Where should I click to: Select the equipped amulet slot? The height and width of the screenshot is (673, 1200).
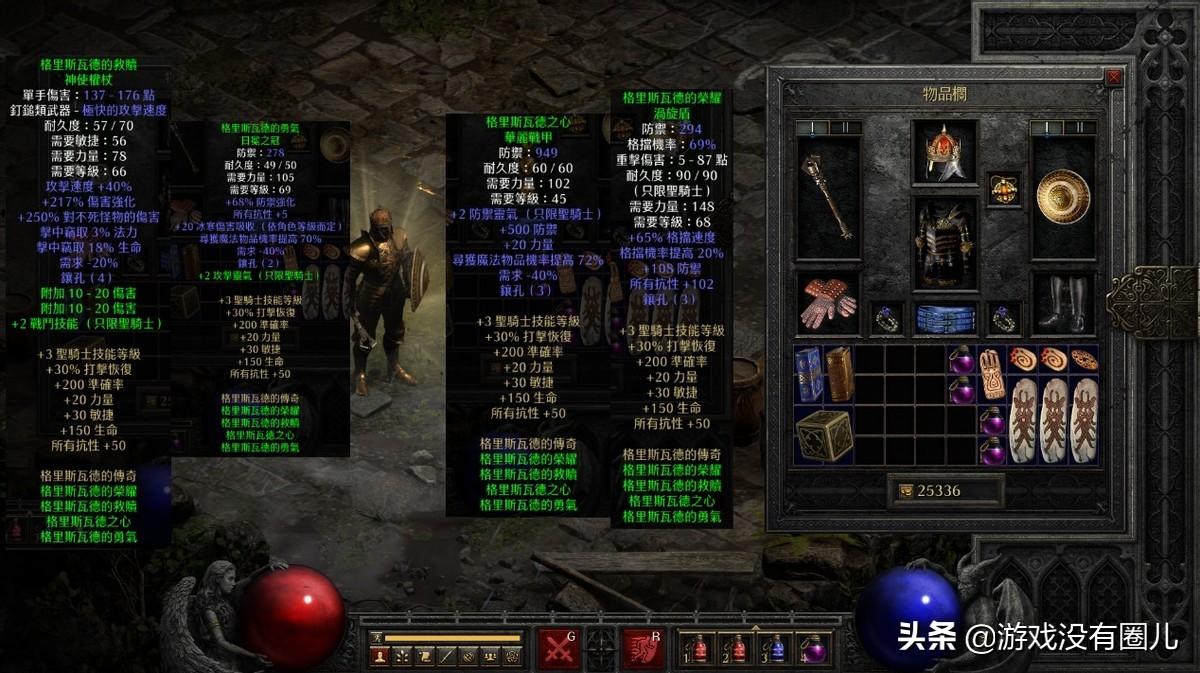(1004, 188)
